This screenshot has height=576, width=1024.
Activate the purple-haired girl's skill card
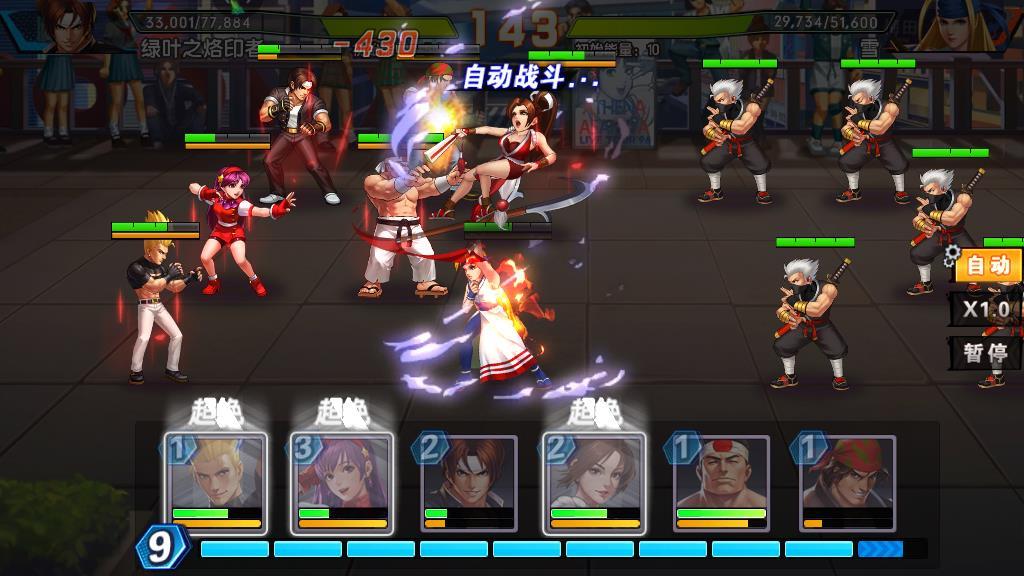pyautogui.click(x=342, y=482)
